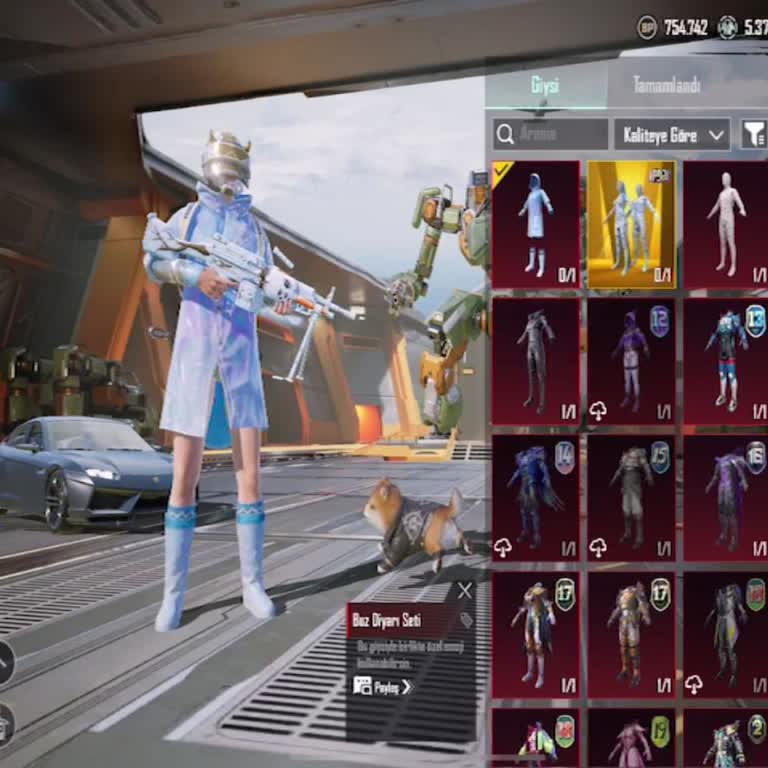Choose the outfit with level 14 badge
The height and width of the screenshot is (768, 768).
pyautogui.click(x=536, y=497)
